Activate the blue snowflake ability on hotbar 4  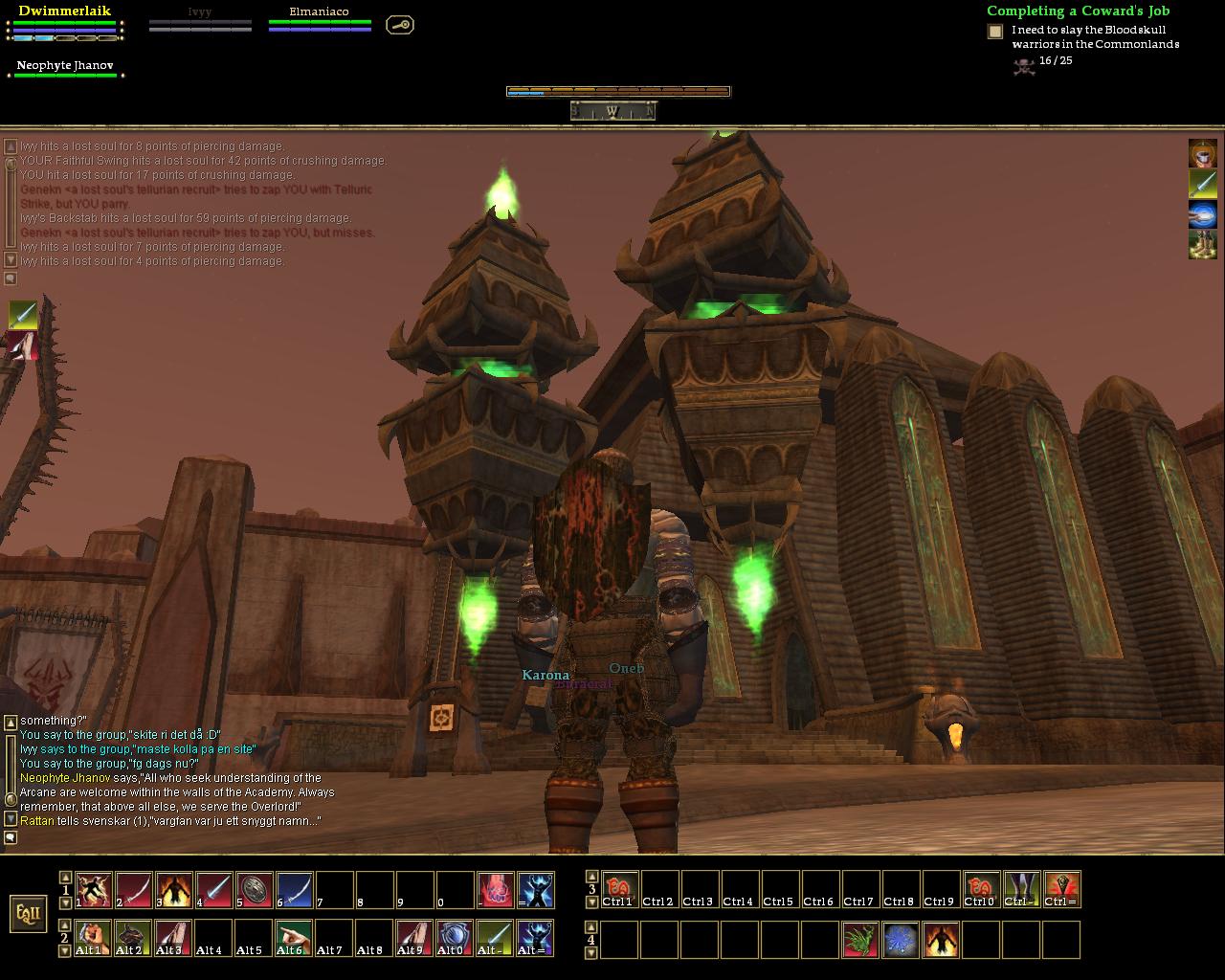point(901,940)
